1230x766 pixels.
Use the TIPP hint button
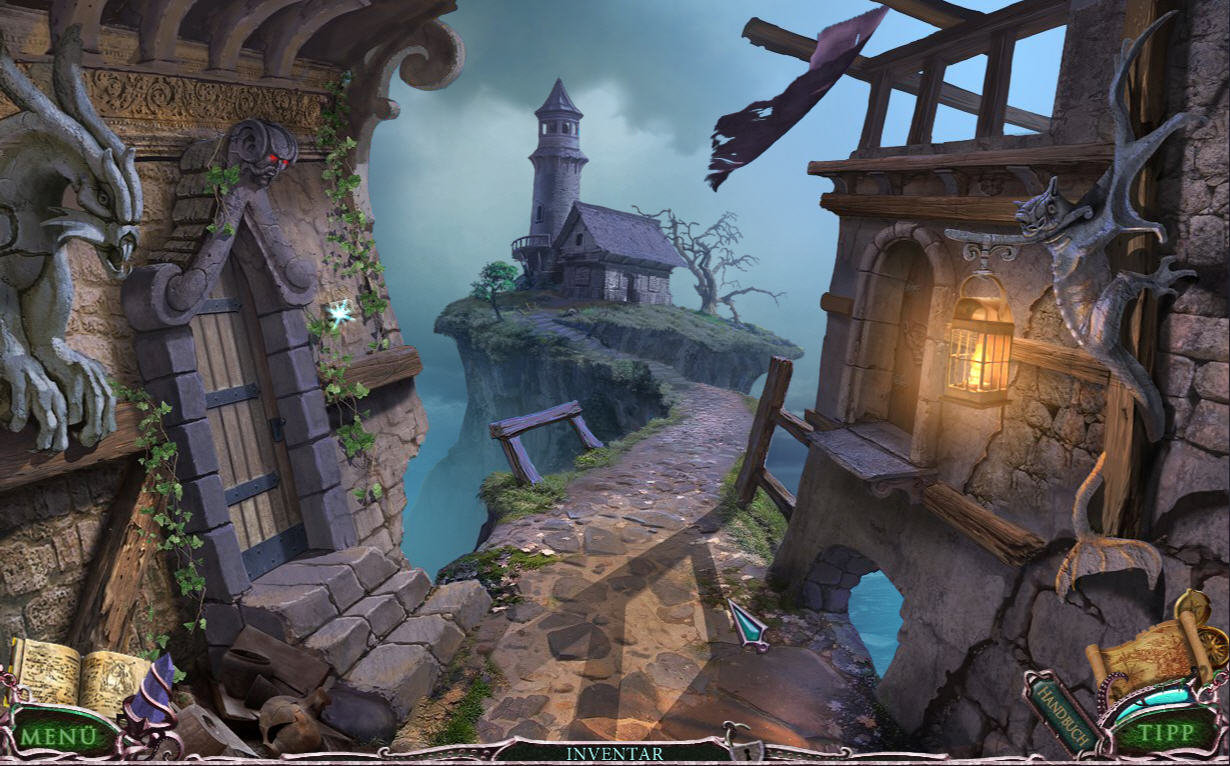[x=1166, y=732]
